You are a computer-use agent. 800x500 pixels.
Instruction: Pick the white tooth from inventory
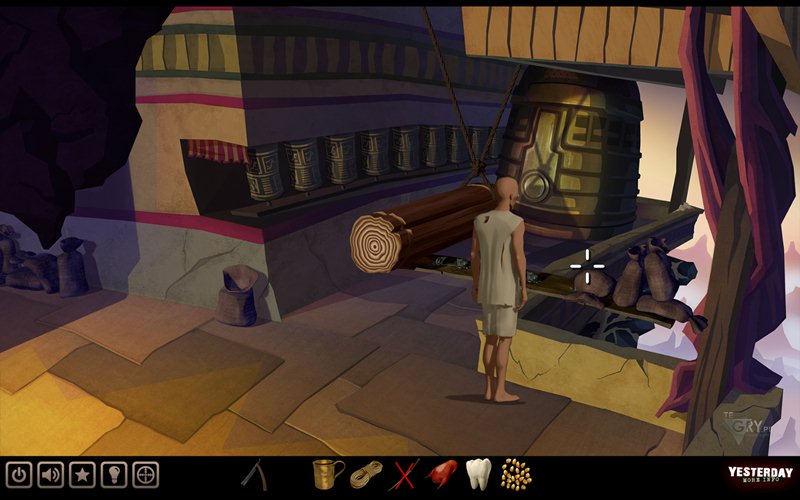(479, 473)
